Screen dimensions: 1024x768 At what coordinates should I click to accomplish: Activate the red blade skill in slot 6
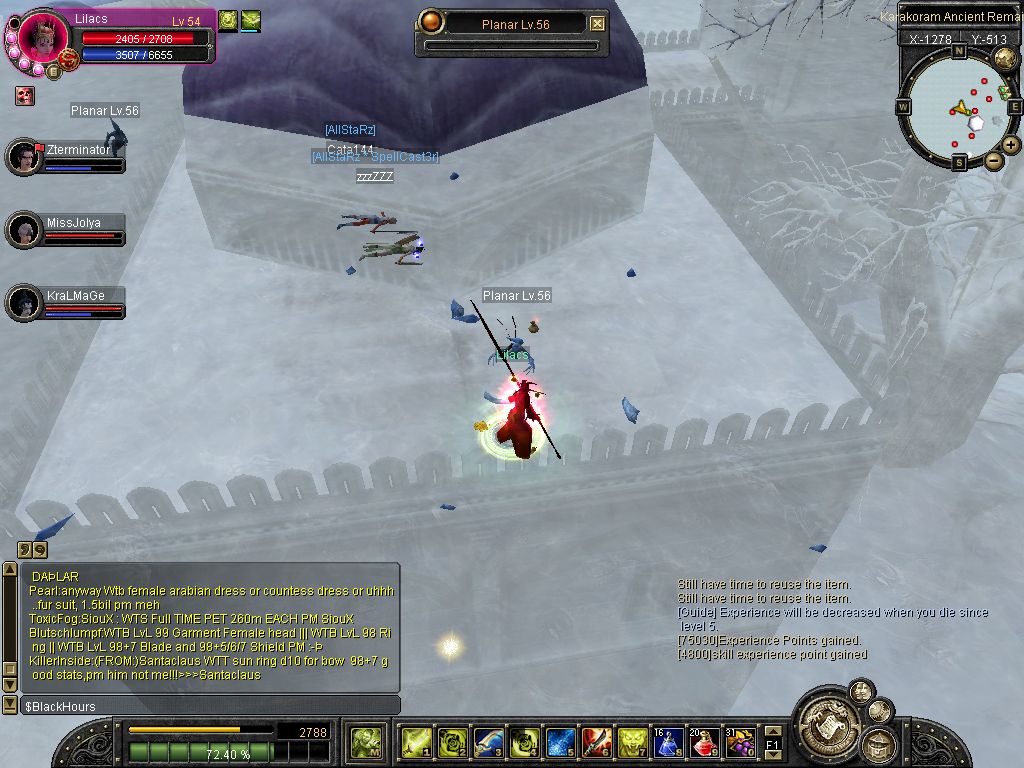coord(596,741)
